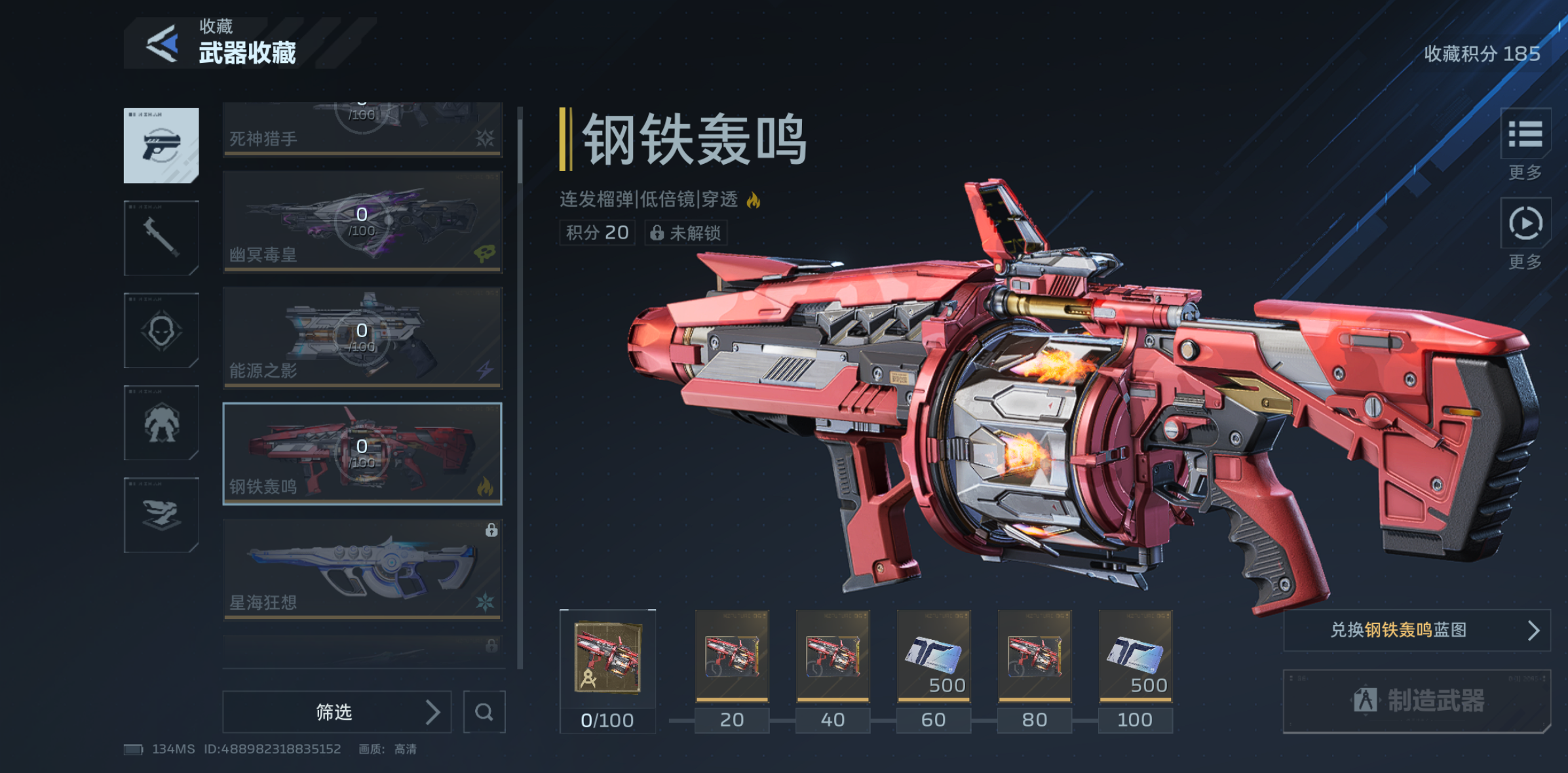
Task: View the 20-point milestone reward
Action: coord(732,656)
